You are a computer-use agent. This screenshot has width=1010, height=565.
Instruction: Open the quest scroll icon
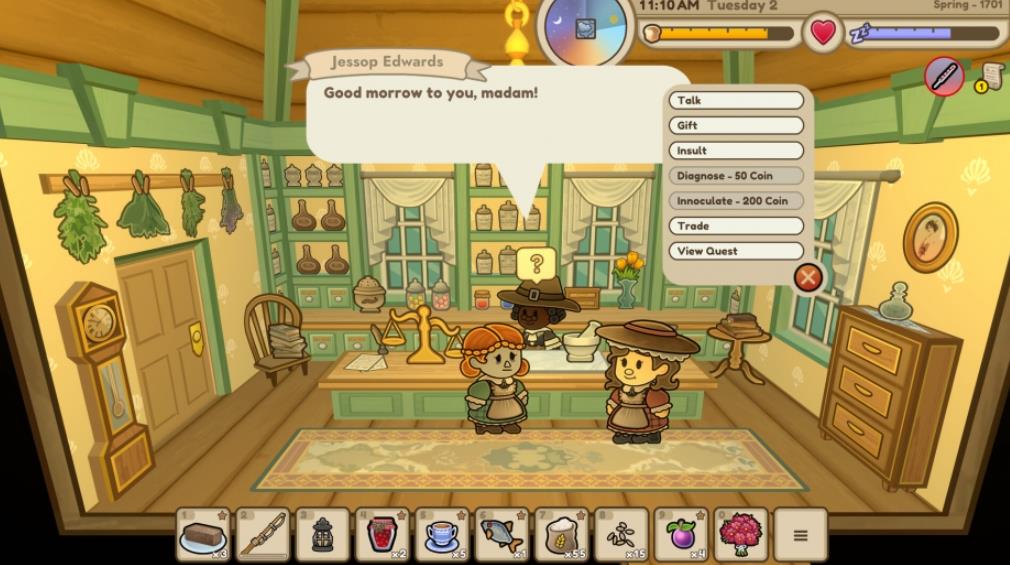coord(991,76)
